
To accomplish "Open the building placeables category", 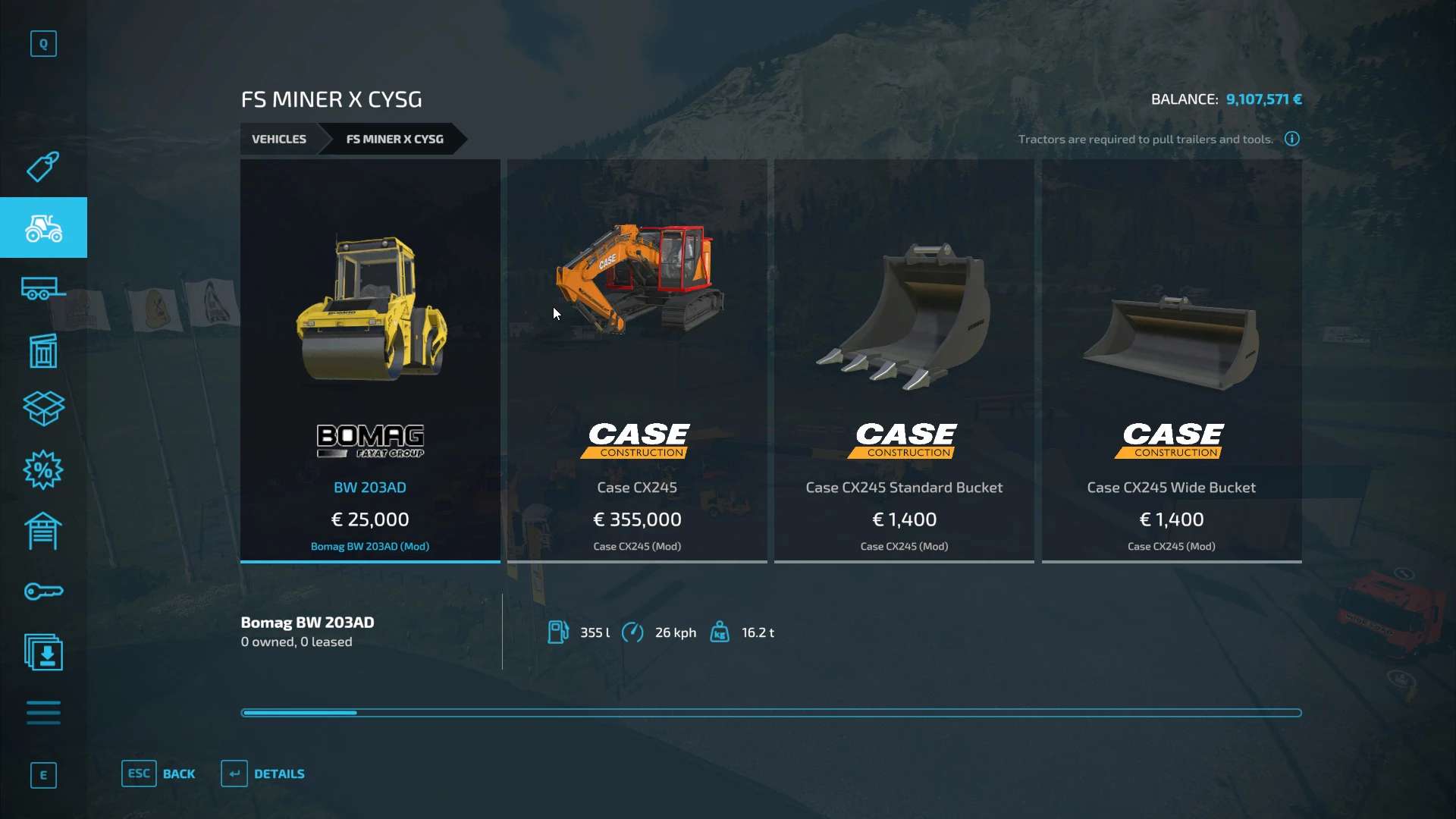I will coord(43,350).
